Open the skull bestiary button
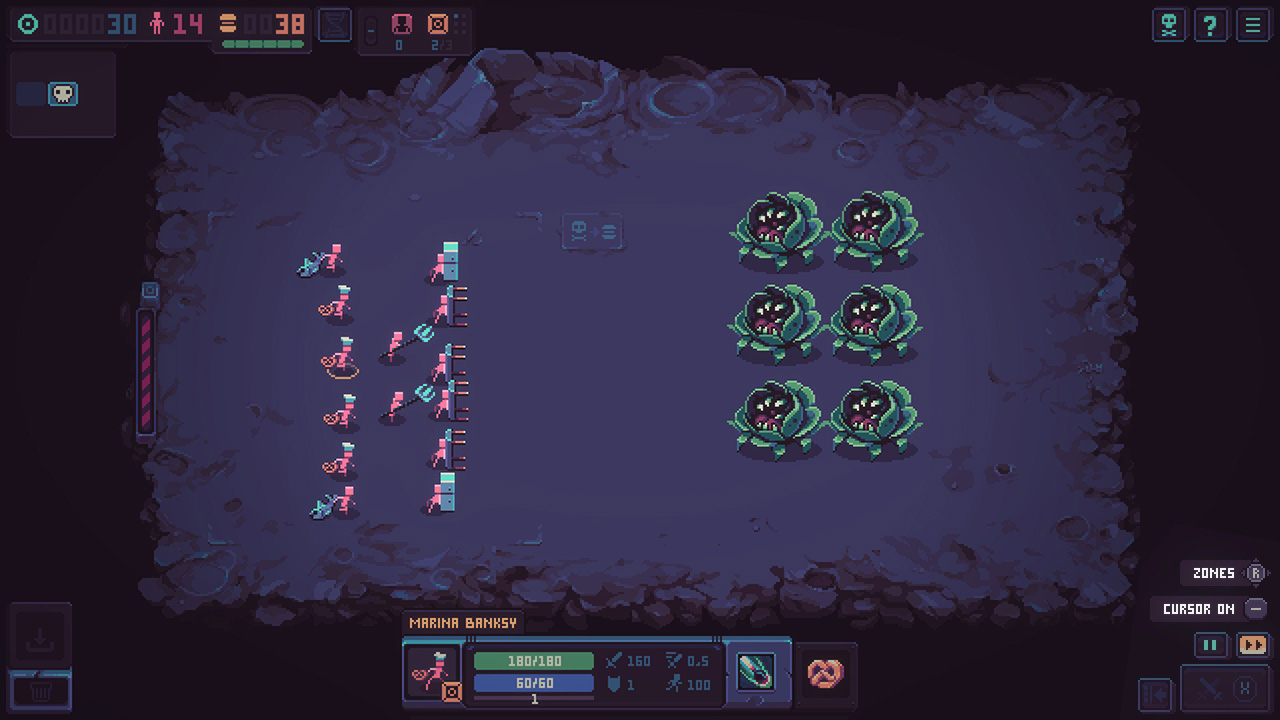This screenshot has height=720, width=1280. coord(1168,25)
